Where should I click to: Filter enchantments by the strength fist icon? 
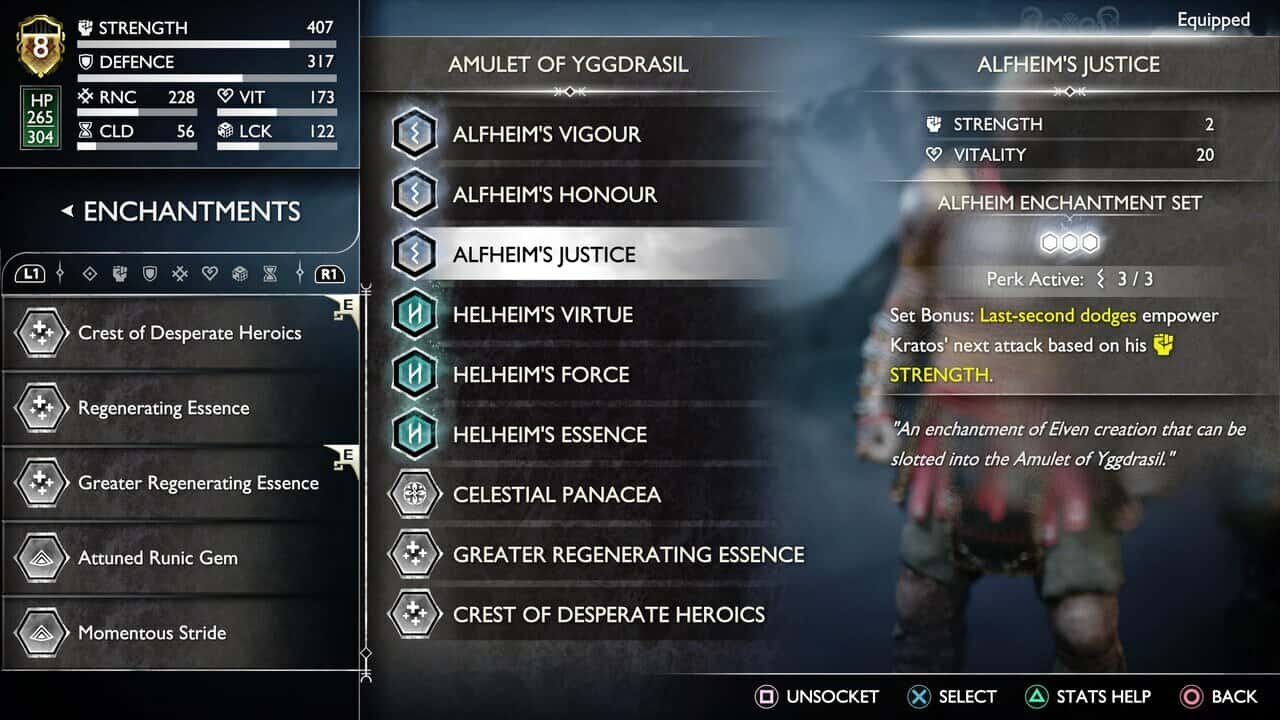(x=119, y=273)
